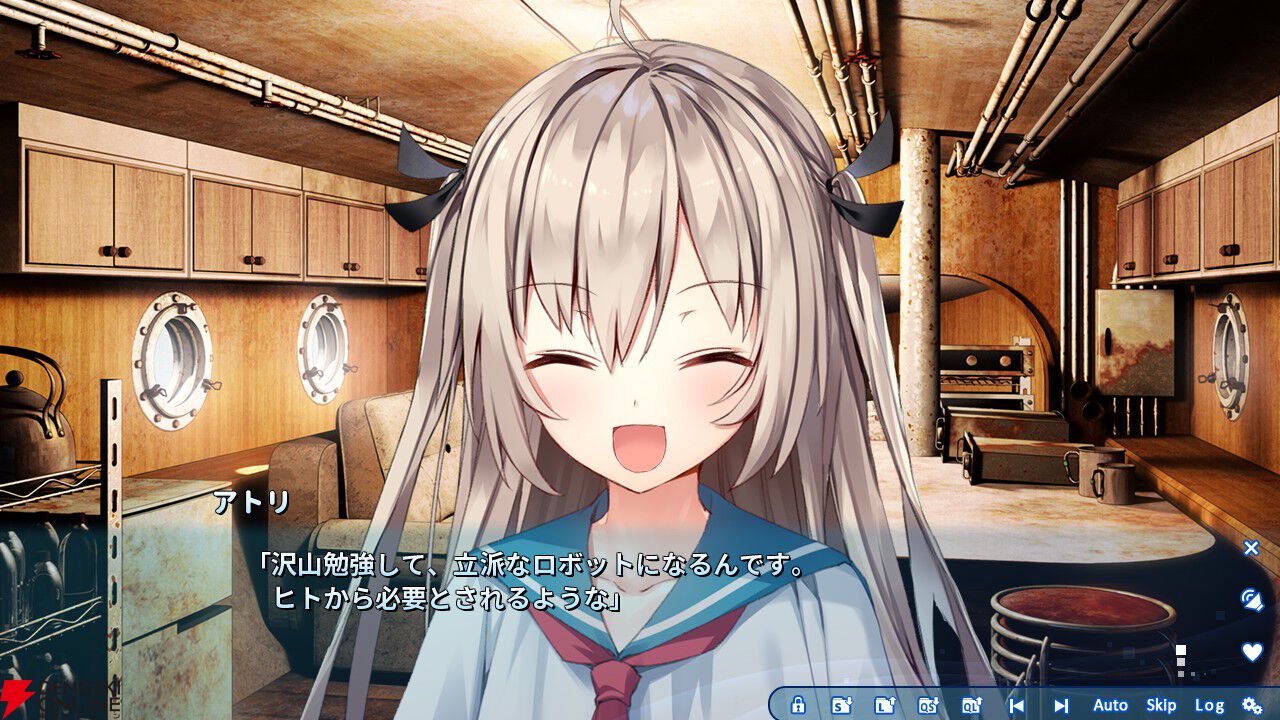Jump forward with the next-scene skip control
Viewport: 1280px width, 720px height.
tap(1059, 704)
